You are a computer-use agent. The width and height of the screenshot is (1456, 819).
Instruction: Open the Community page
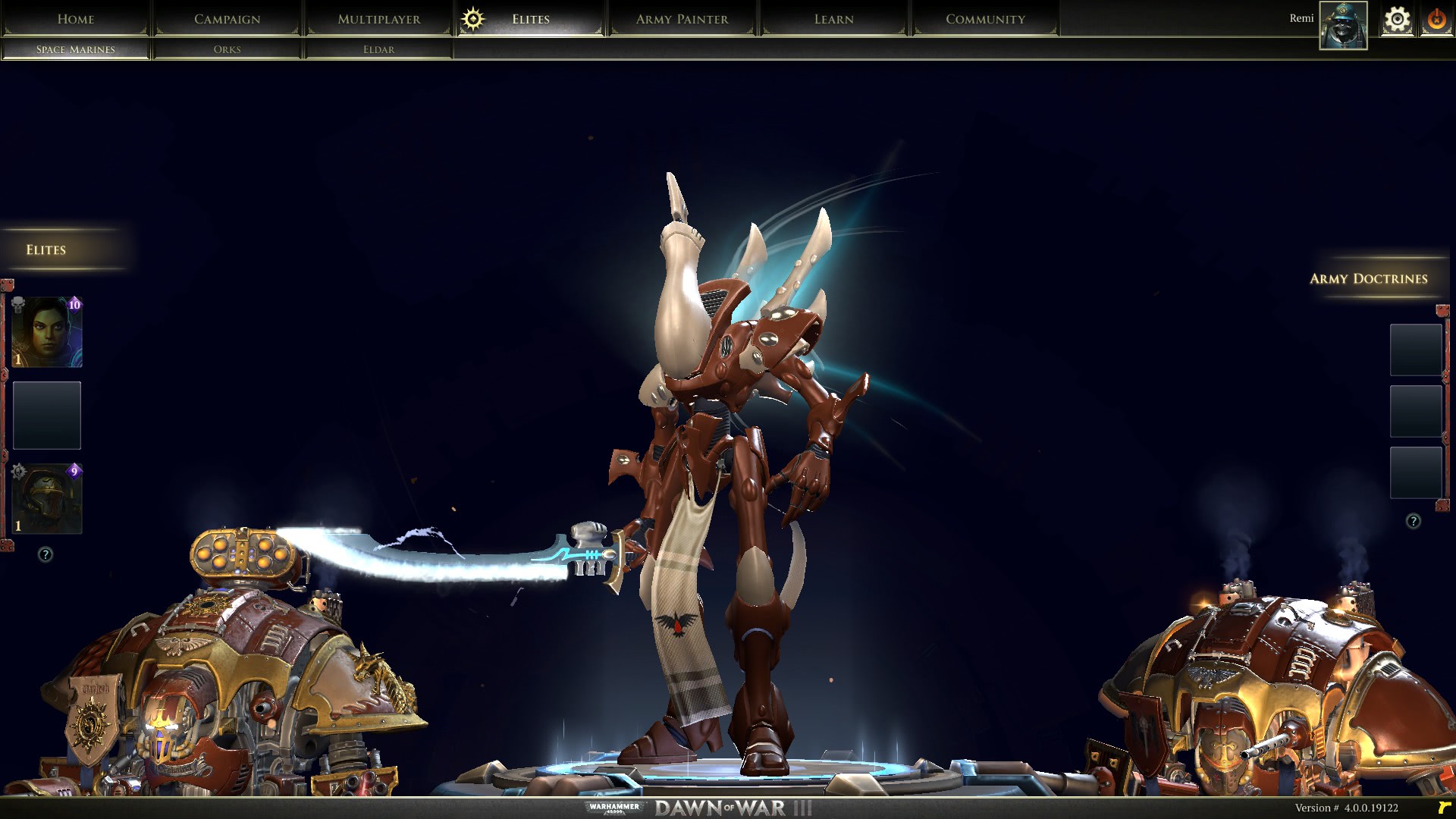[985, 19]
